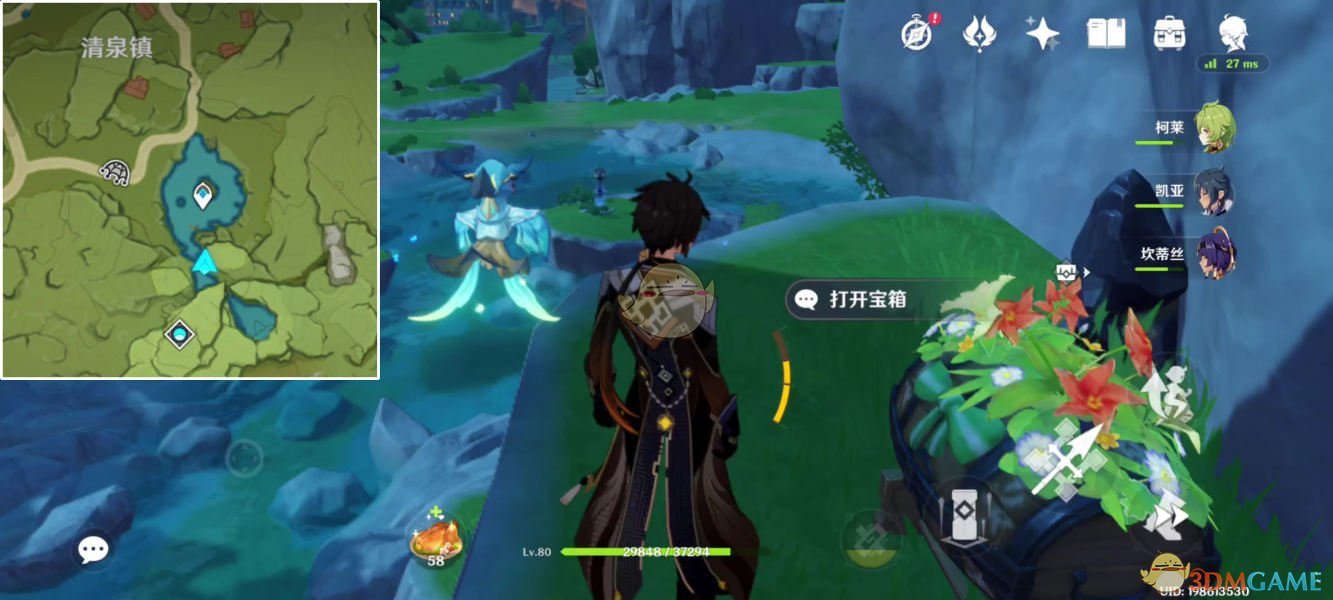This screenshot has width=1333, height=600.
Task: Switch to party member 坎蒂丝
Action: click(1214, 253)
